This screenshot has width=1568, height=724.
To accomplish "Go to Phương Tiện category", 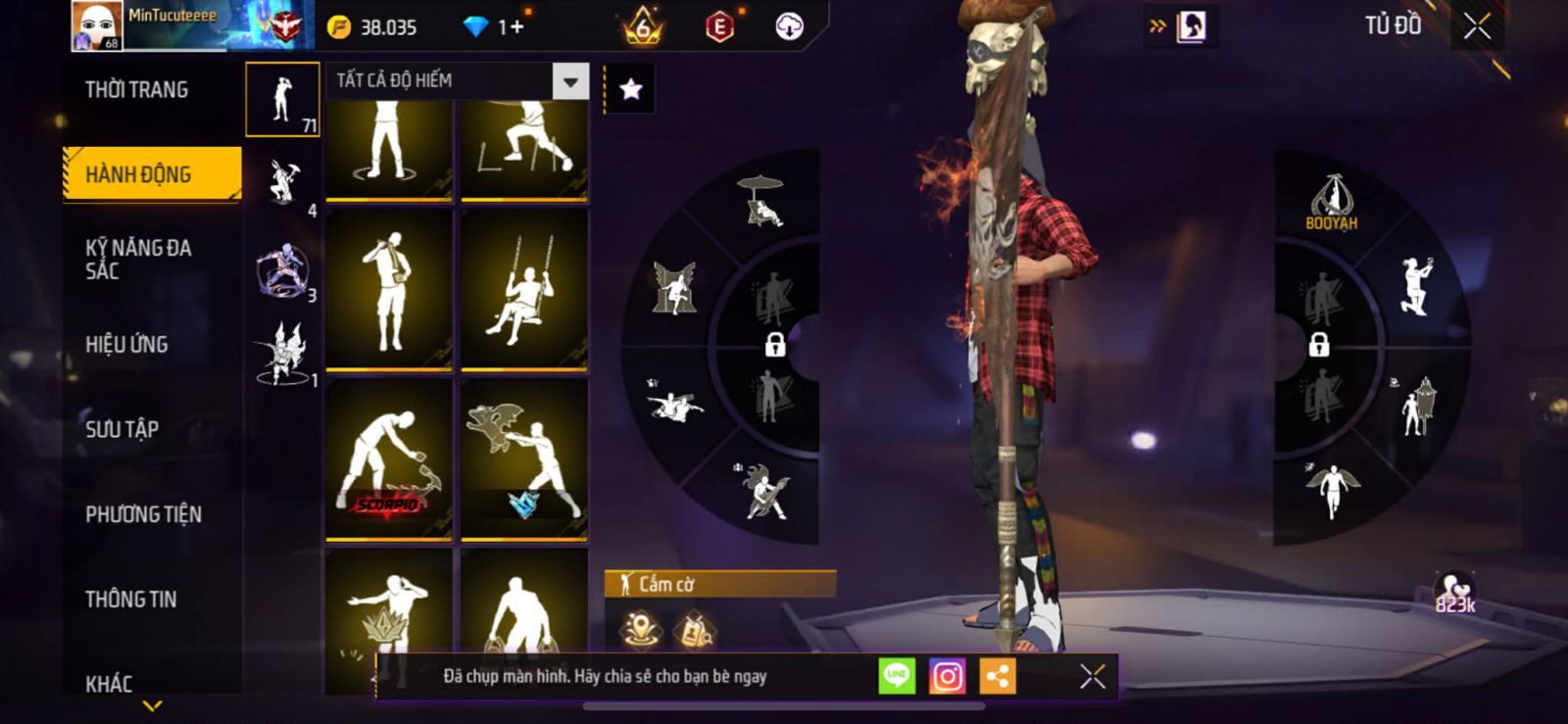I will tap(143, 514).
